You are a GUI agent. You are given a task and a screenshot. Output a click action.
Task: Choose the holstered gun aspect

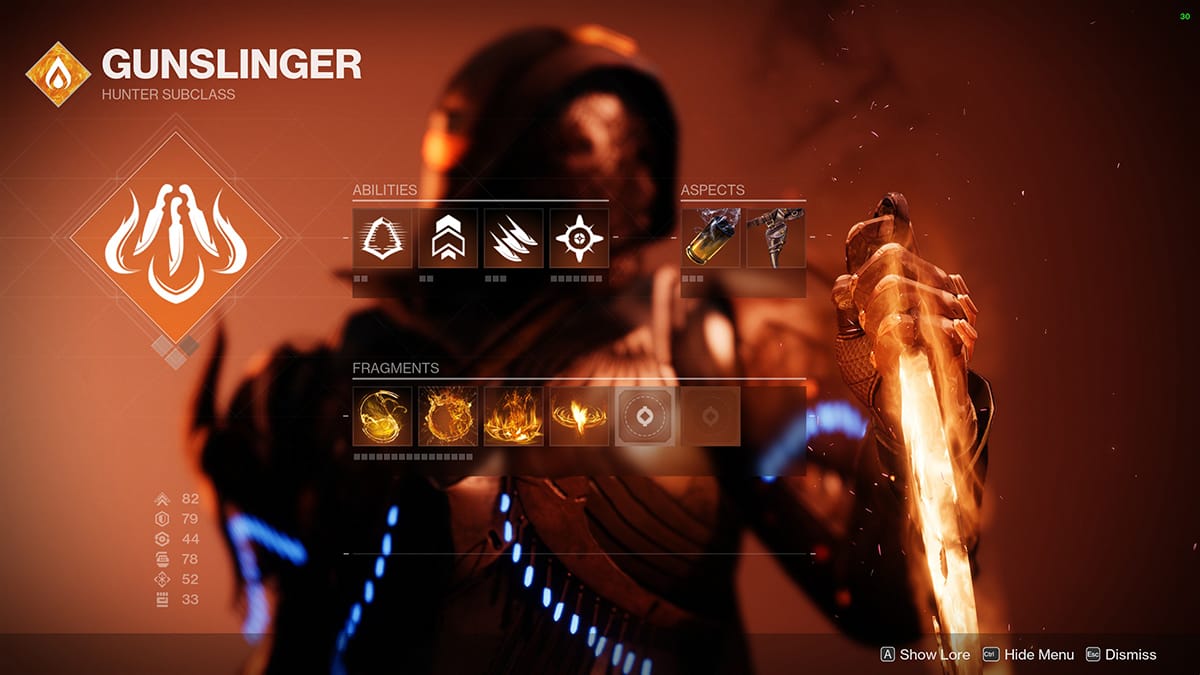click(x=776, y=238)
